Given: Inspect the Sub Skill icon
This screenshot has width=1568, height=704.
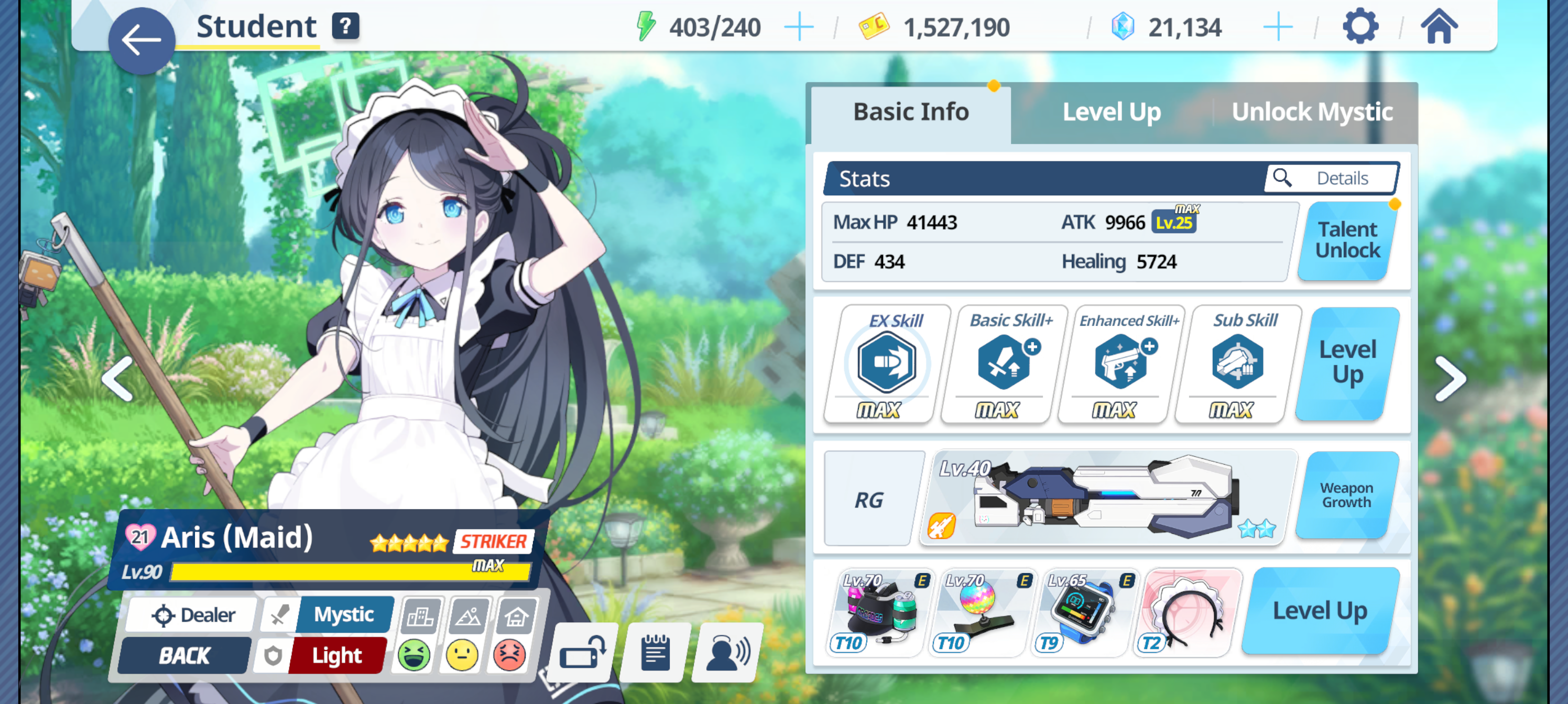Looking at the screenshot, I should click(x=1237, y=363).
